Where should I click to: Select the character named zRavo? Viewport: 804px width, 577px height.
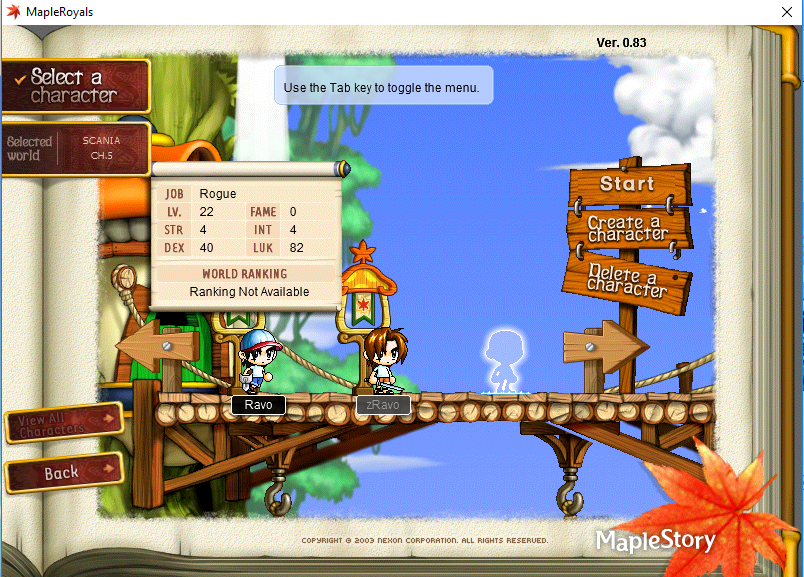pos(382,362)
